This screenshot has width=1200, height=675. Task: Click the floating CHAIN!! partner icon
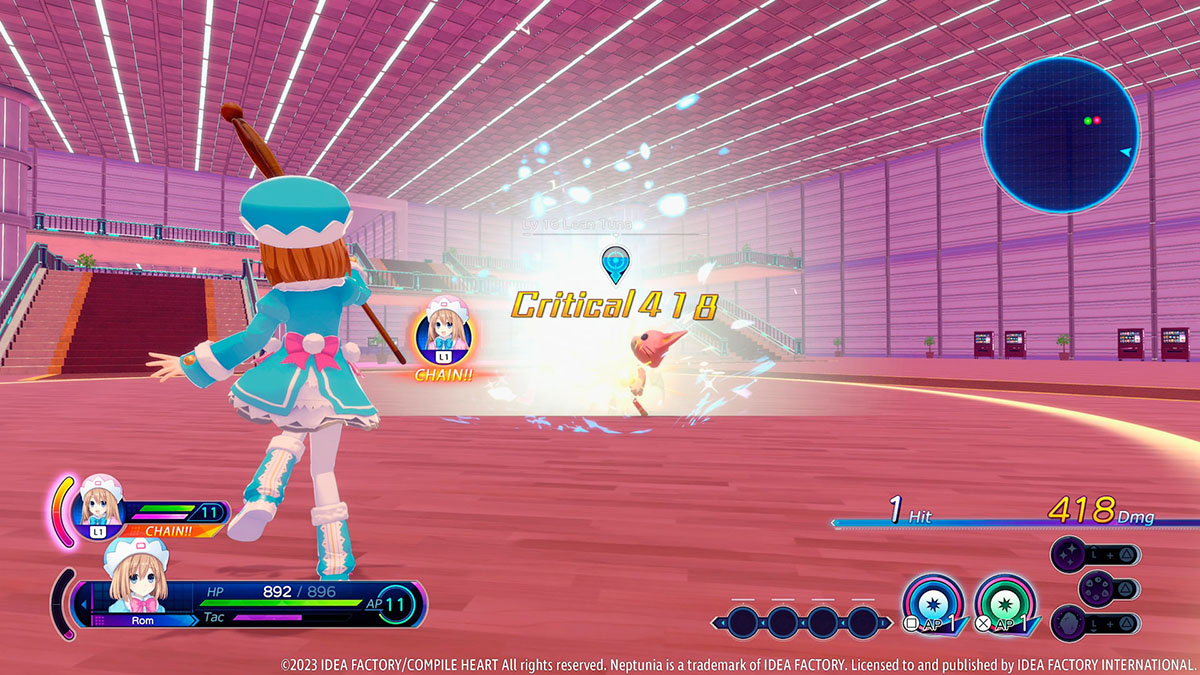[445, 334]
